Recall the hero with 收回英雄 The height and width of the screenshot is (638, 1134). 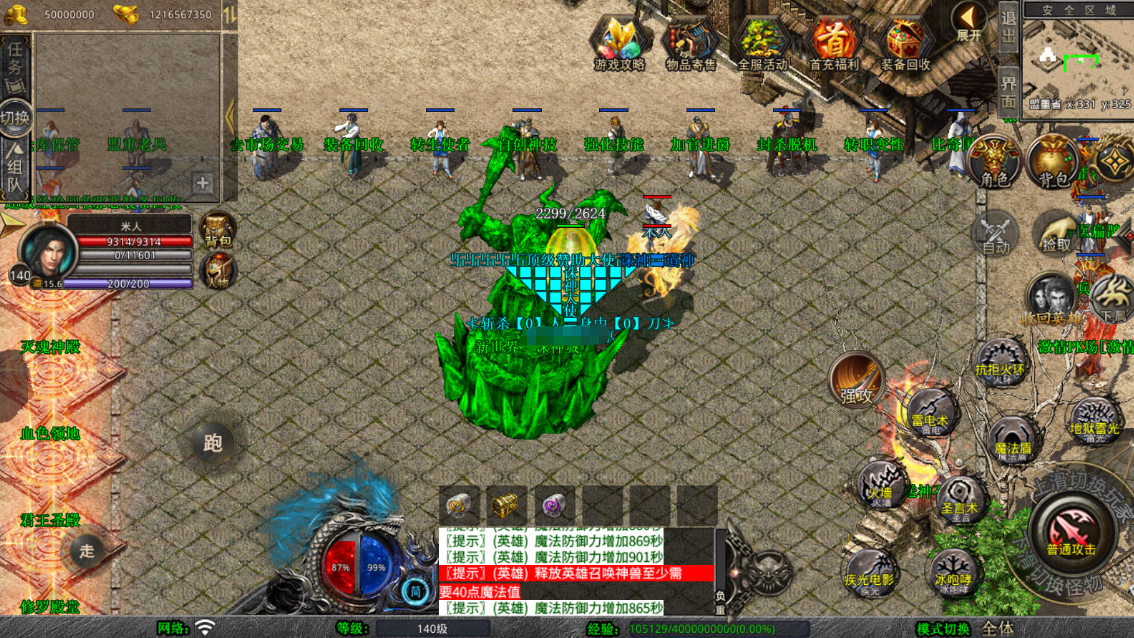(1051, 298)
